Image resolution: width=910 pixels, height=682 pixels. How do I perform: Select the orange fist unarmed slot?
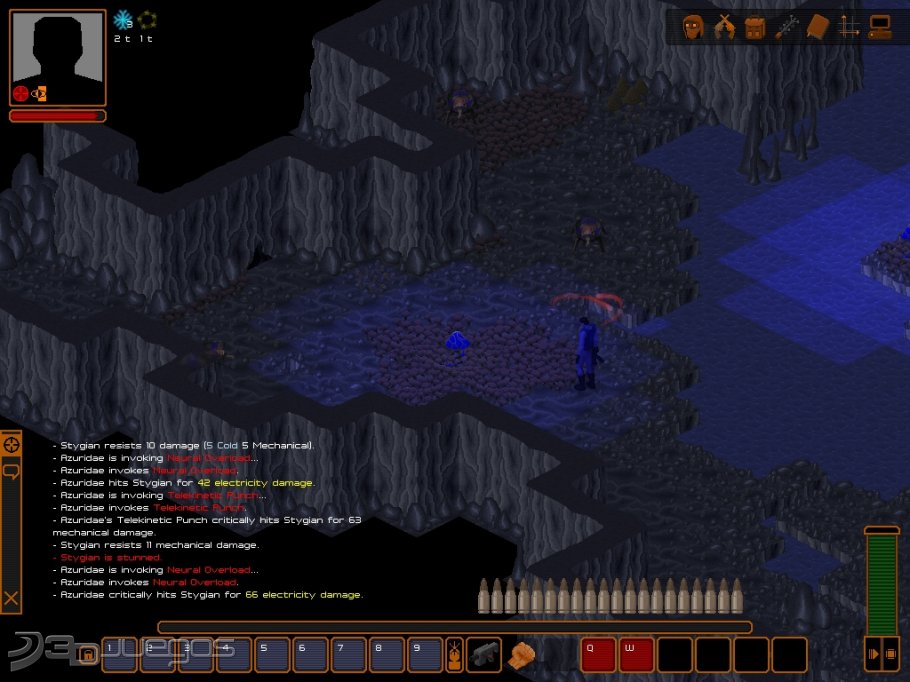coord(521,654)
